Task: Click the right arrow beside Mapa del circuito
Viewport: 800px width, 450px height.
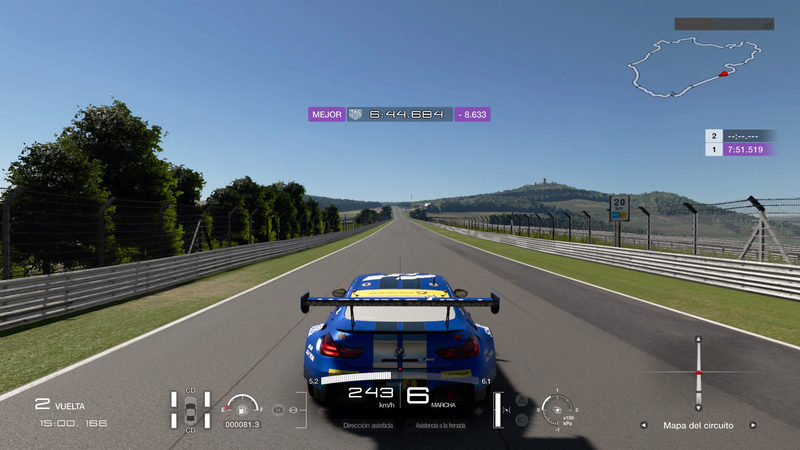Action: [x=753, y=425]
